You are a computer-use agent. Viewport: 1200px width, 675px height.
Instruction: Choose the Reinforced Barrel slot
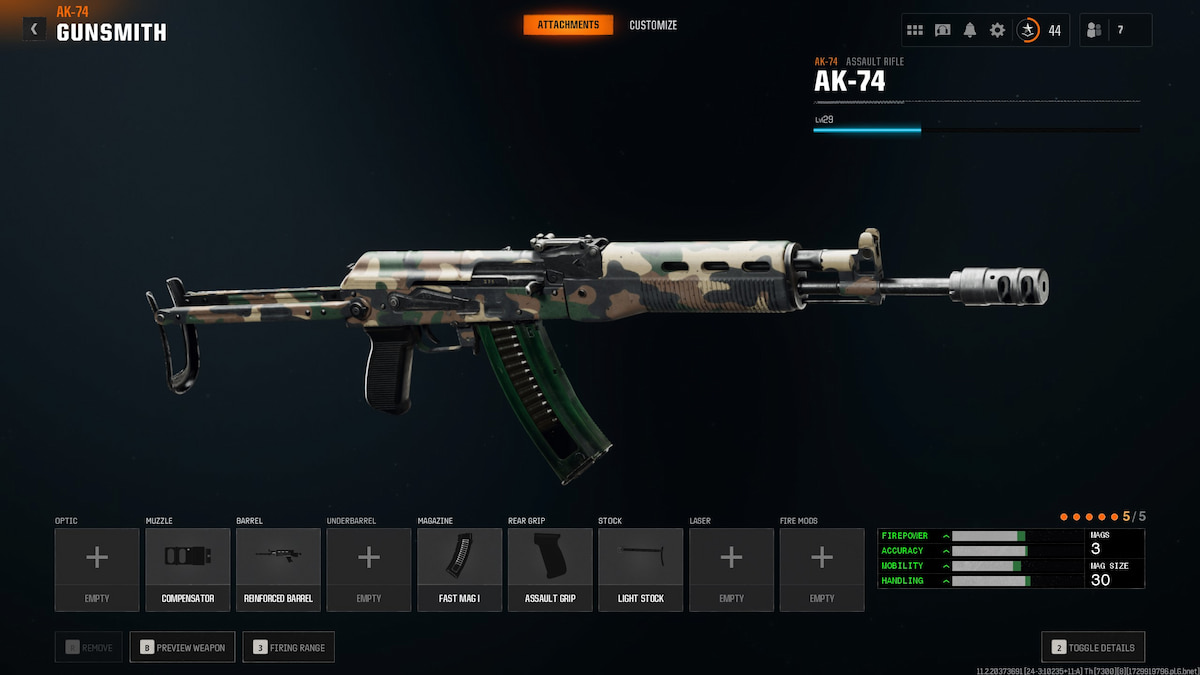tap(278, 569)
